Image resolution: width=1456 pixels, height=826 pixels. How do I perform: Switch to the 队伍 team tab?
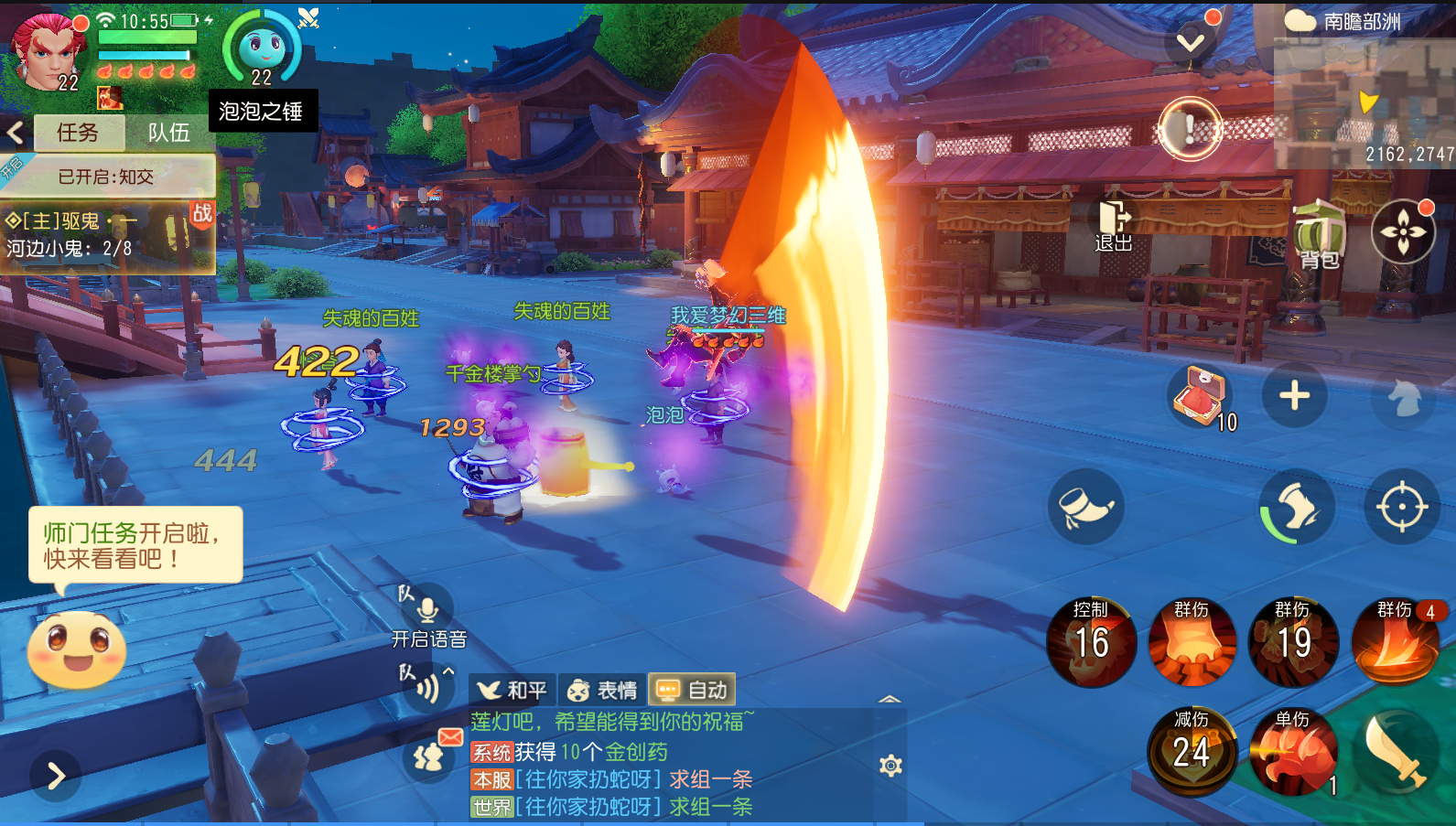tap(169, 133)
